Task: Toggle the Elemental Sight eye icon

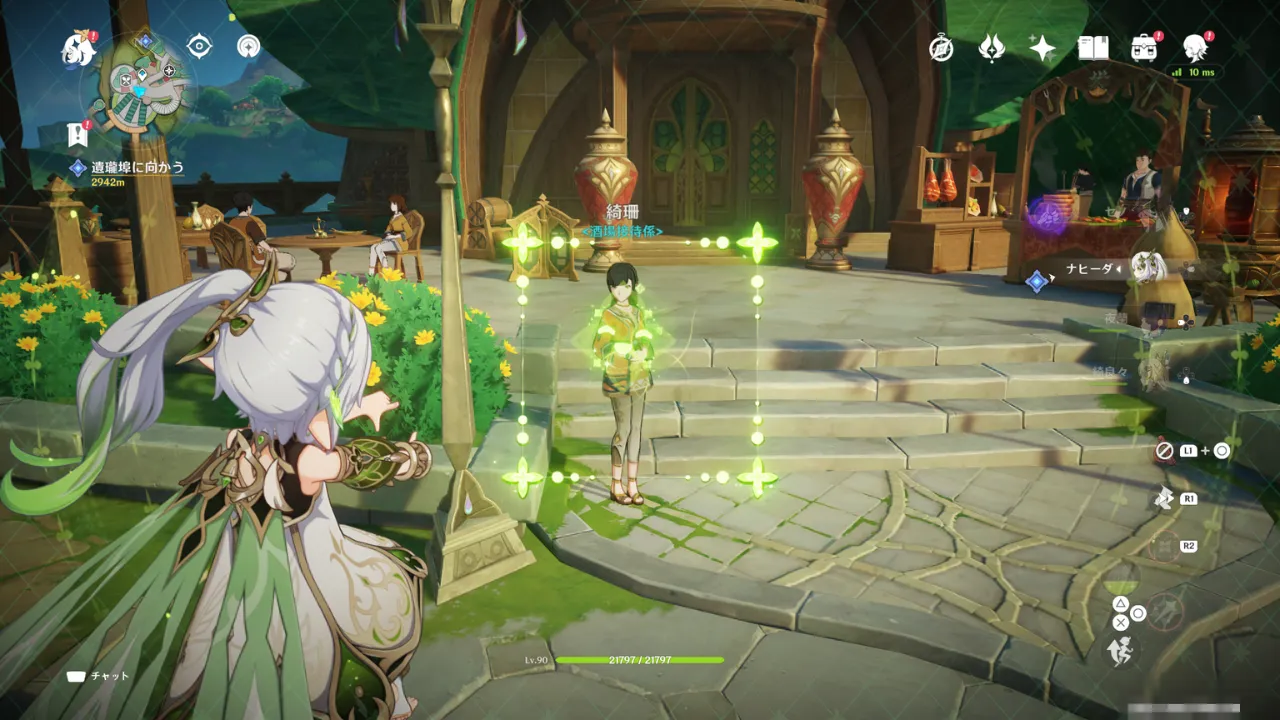Action: pyautogui.click(x=200, y=46)
